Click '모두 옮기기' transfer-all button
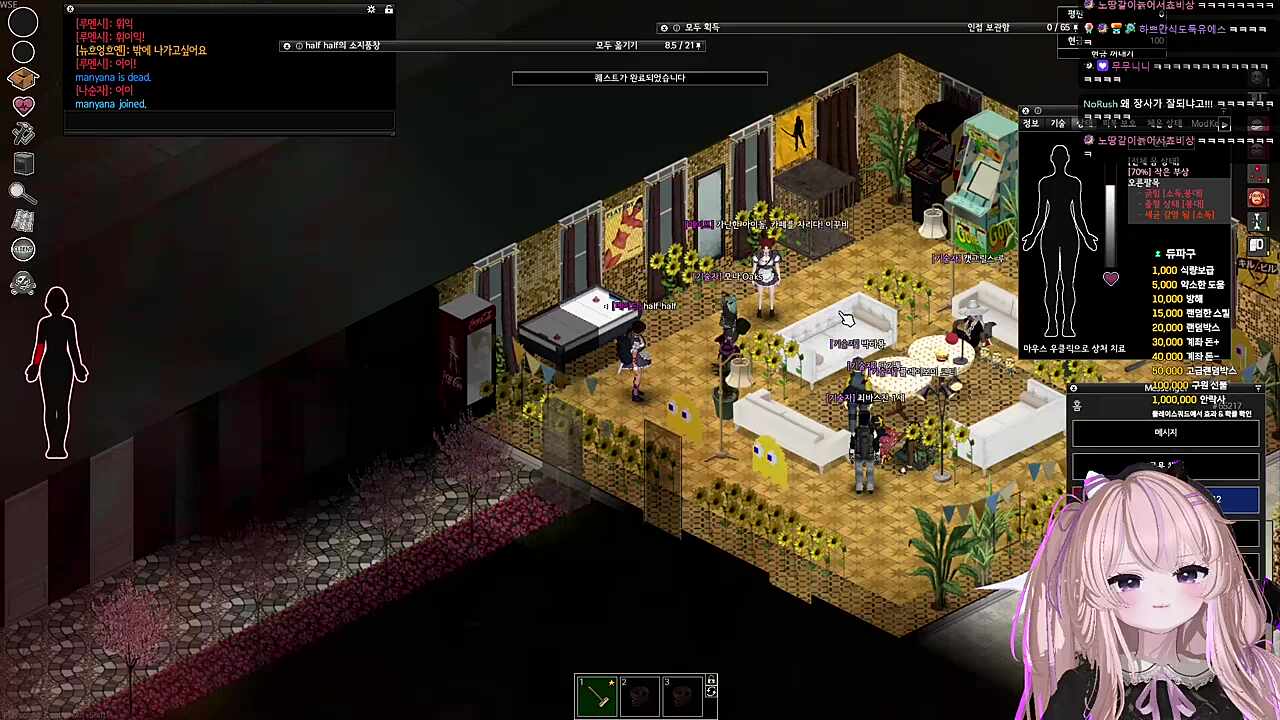The image size is (1280, 720). (x=616, y=46)
